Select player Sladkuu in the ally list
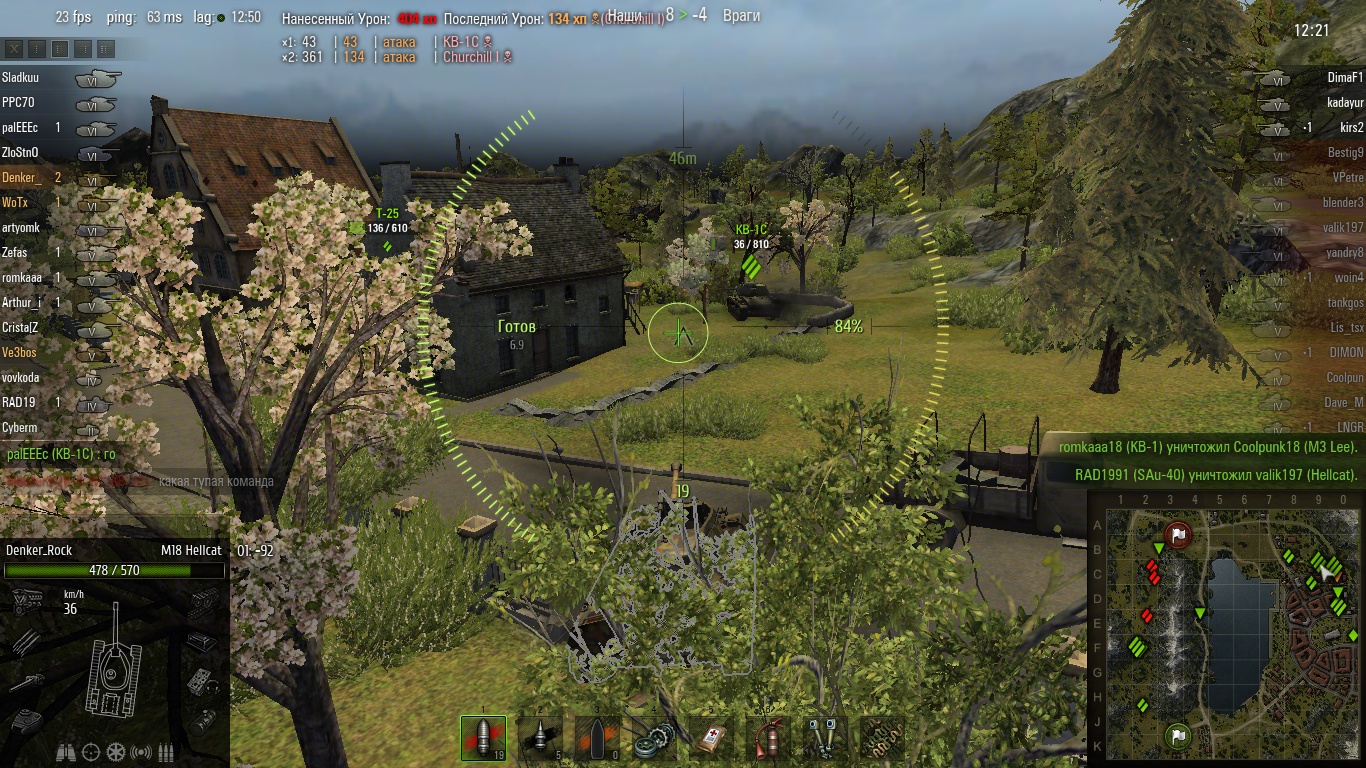Screen dimensions: 1366x768 20,77
